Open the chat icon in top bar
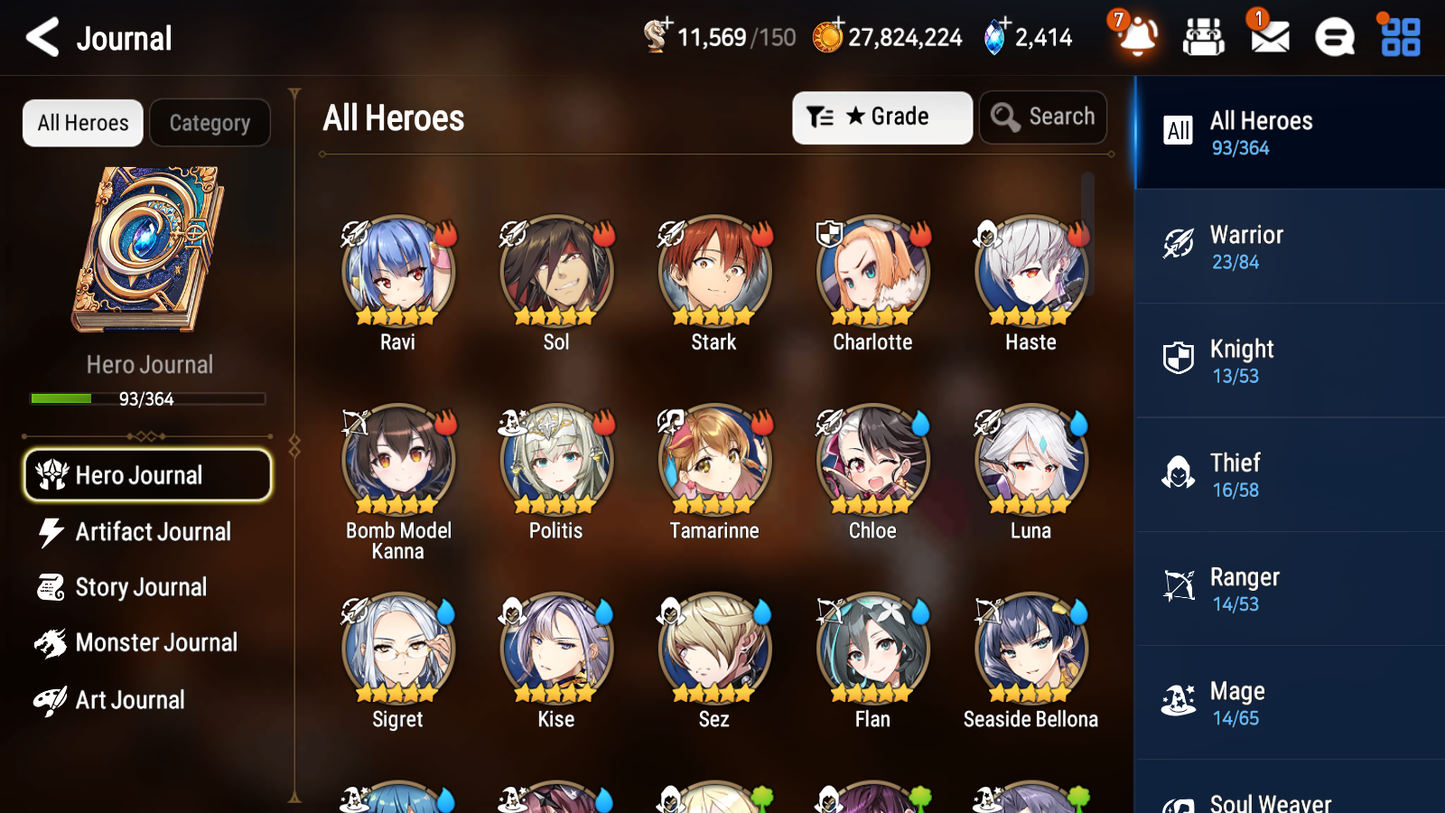Viewport: 1445px width, 813px height. [x=1334, y=36]
